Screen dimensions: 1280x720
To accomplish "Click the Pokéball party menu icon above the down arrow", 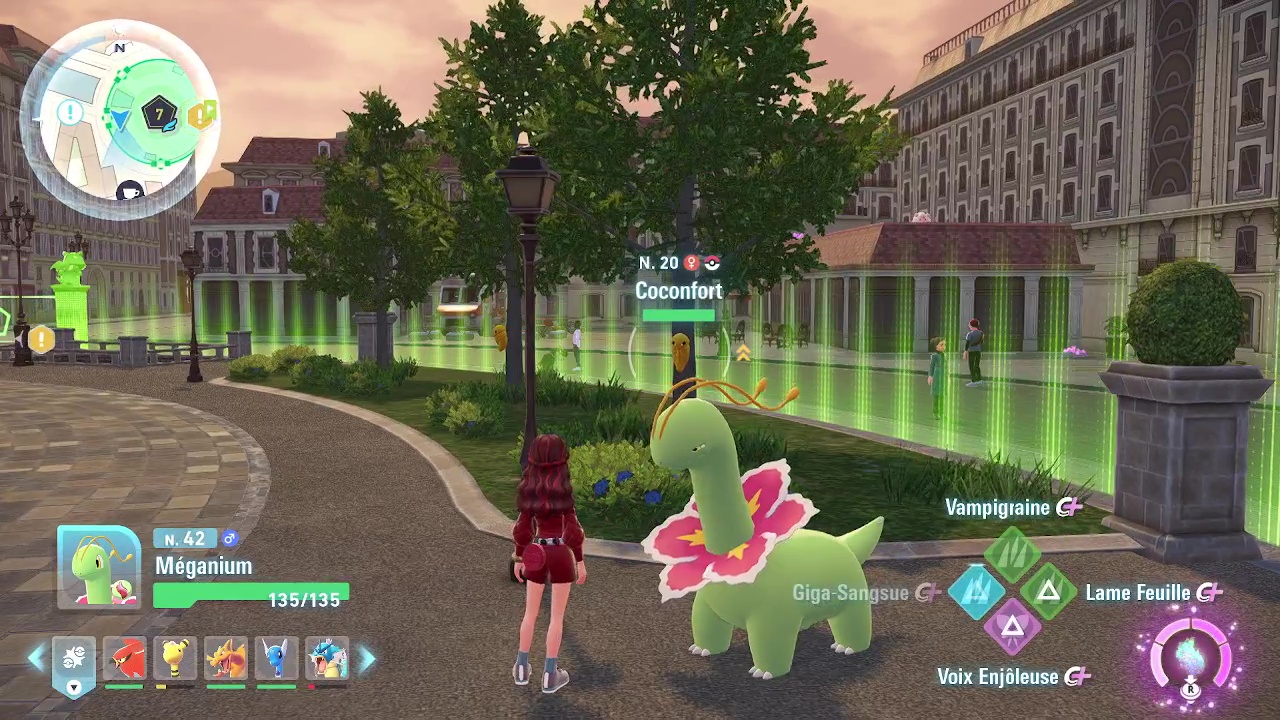I will 75,657.
